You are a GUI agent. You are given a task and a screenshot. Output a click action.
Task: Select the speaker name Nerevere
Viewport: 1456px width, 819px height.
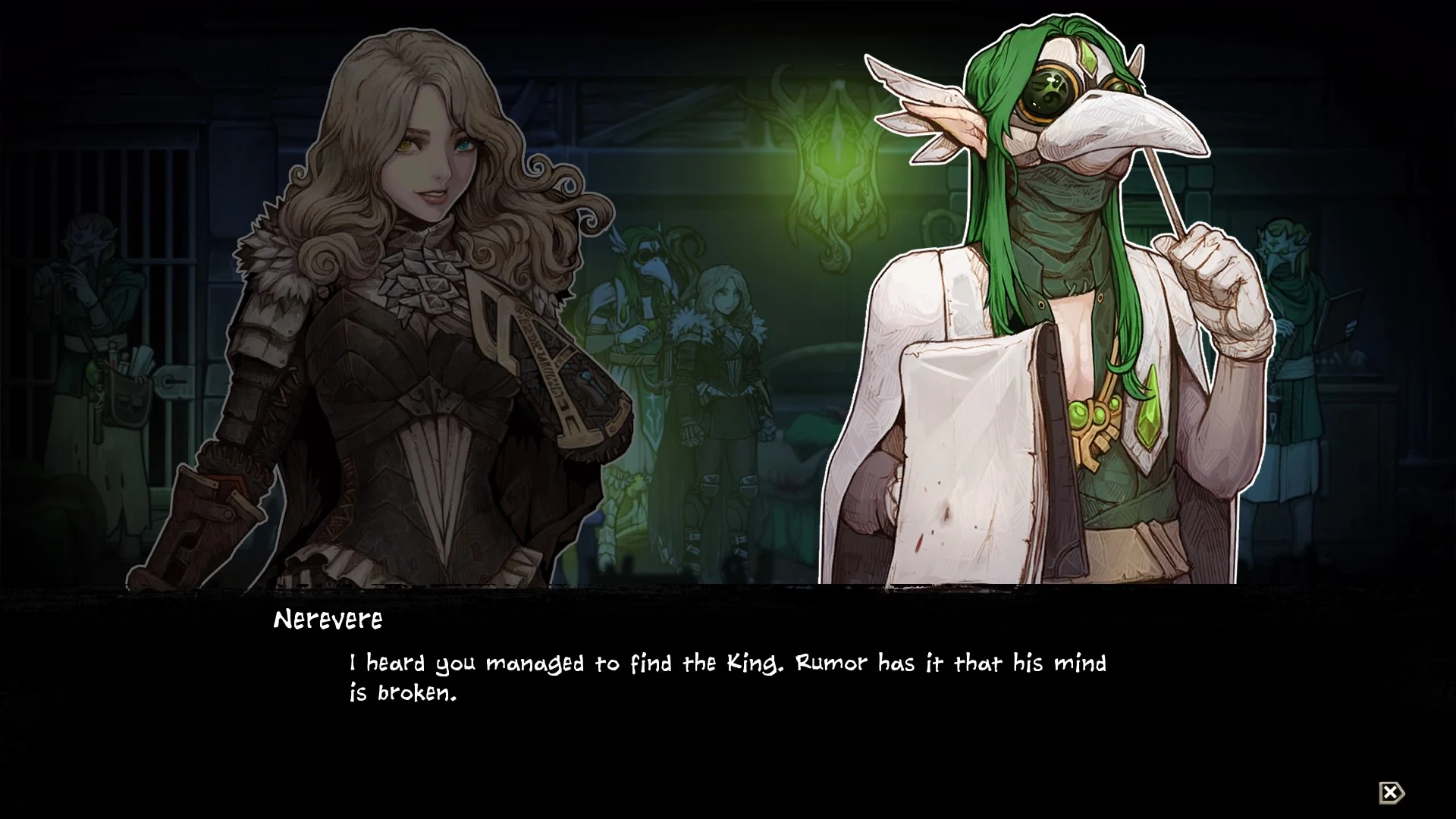(328, 620)
